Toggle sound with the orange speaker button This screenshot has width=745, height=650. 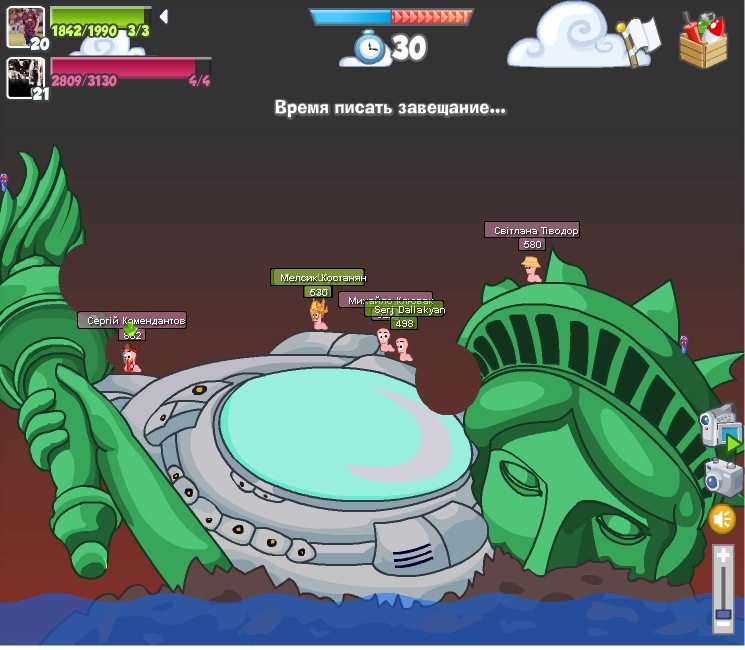coord(722,519)
